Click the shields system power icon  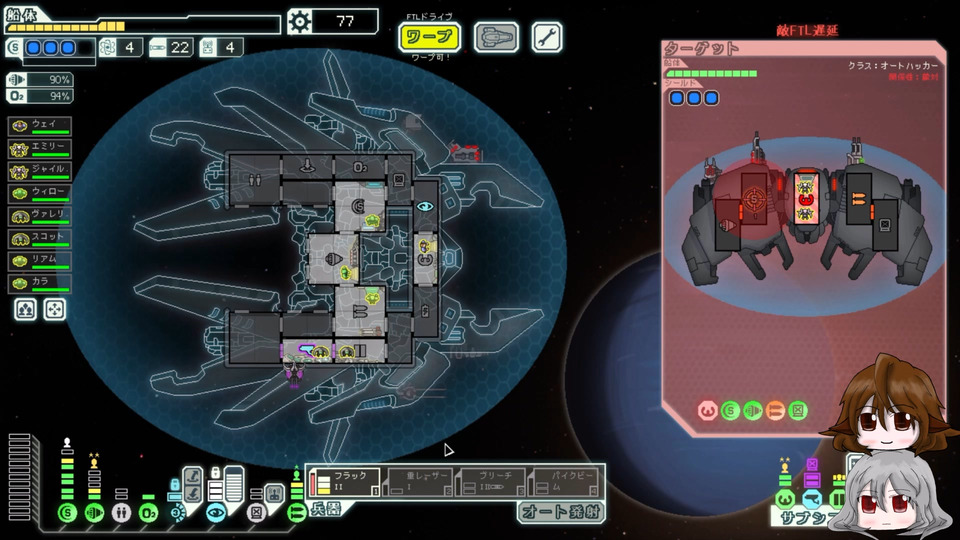coord(67,513)
